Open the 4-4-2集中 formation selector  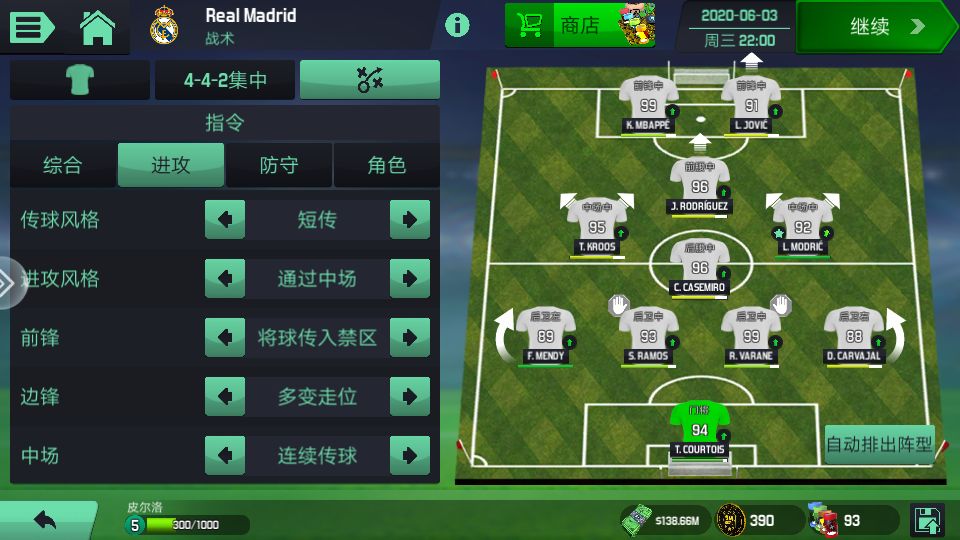[225, 80]
